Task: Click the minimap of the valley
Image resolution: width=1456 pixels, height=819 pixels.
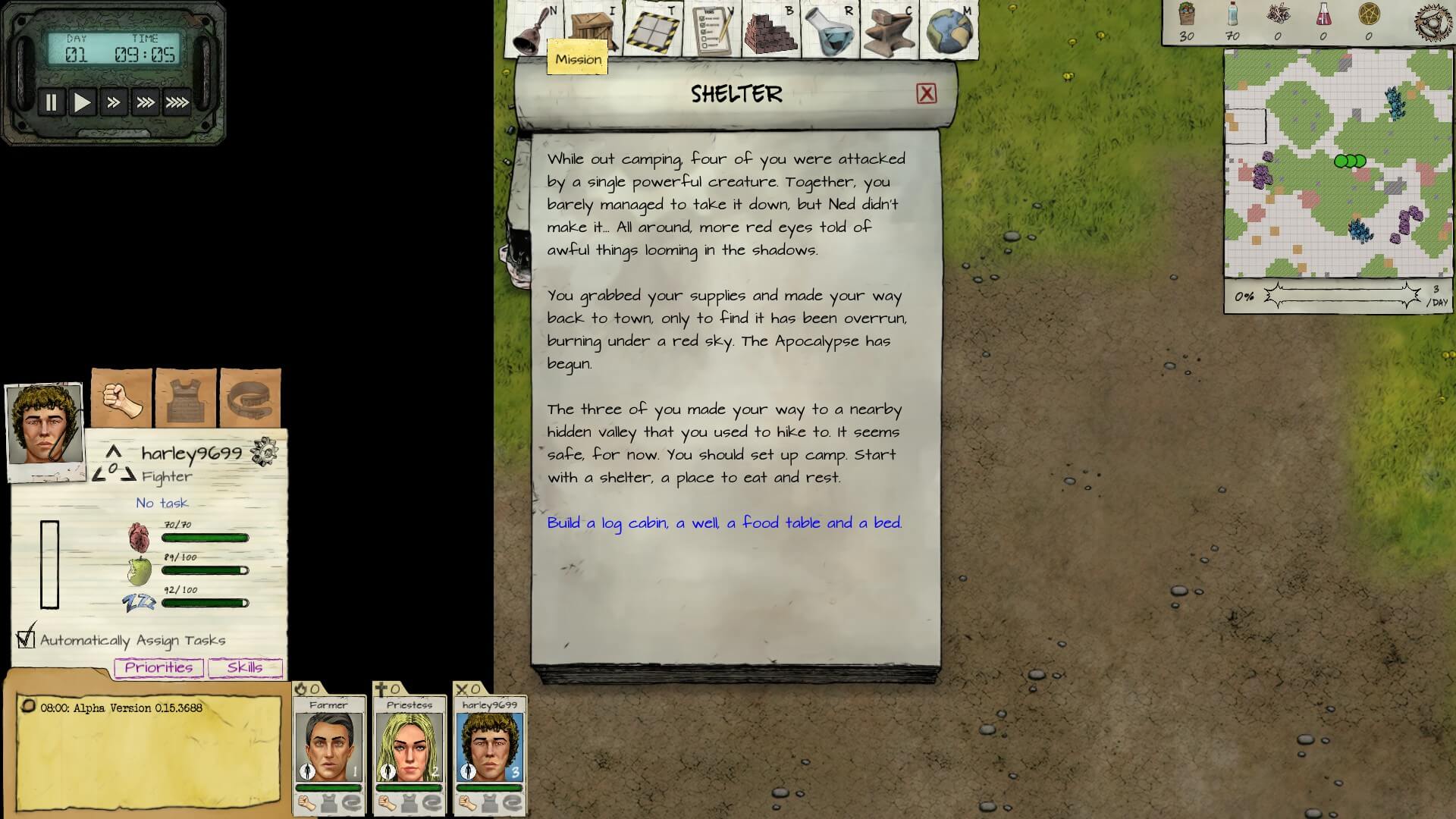Action: coord(1338,163)
